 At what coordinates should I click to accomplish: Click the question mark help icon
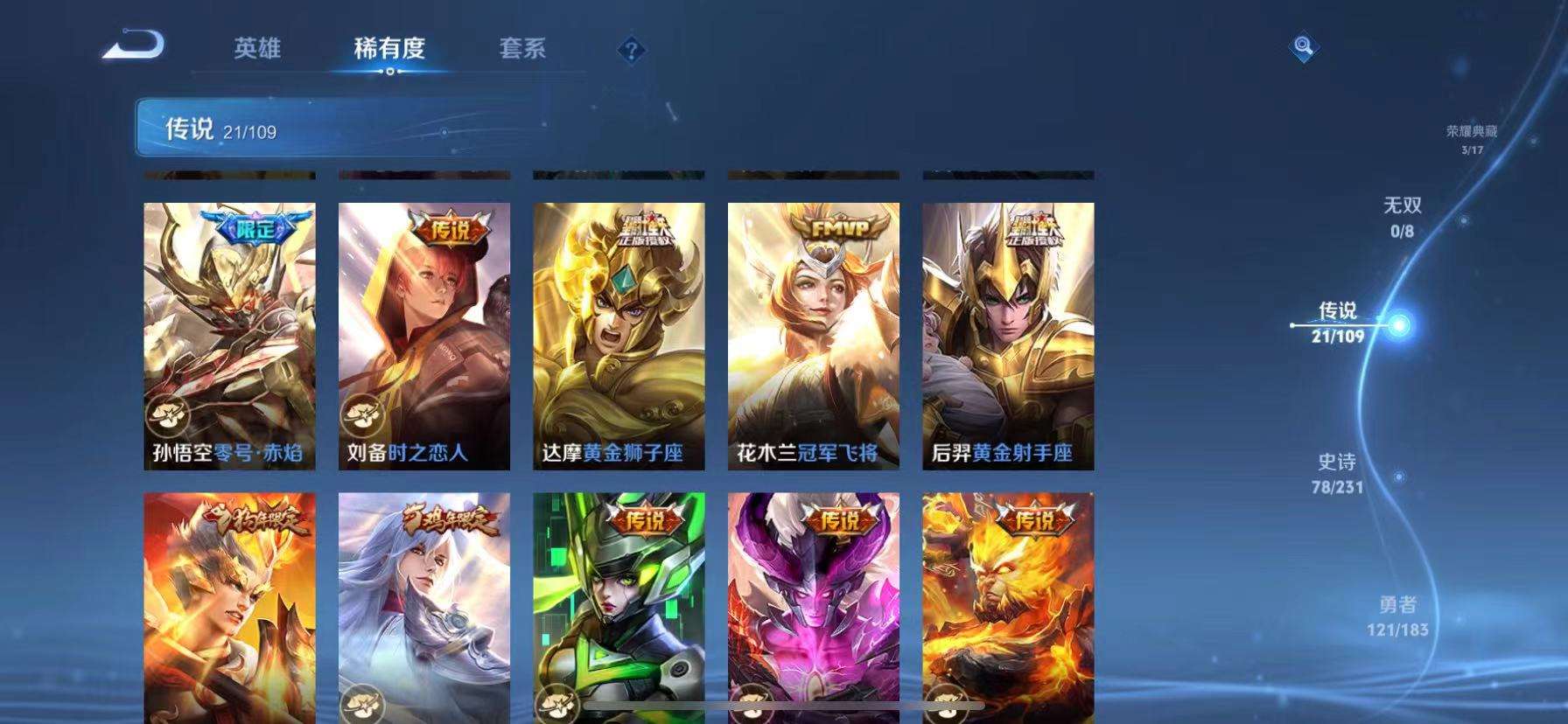pyautogui.click(x=632, y=50)
